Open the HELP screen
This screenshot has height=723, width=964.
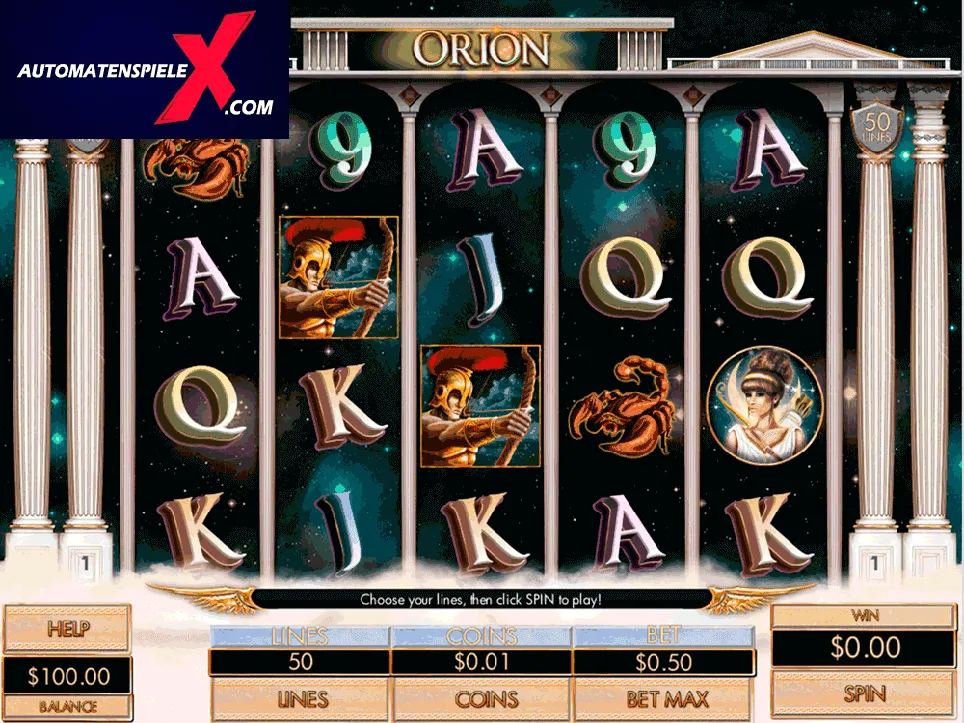pyautogui.click(x=67, y=629)
